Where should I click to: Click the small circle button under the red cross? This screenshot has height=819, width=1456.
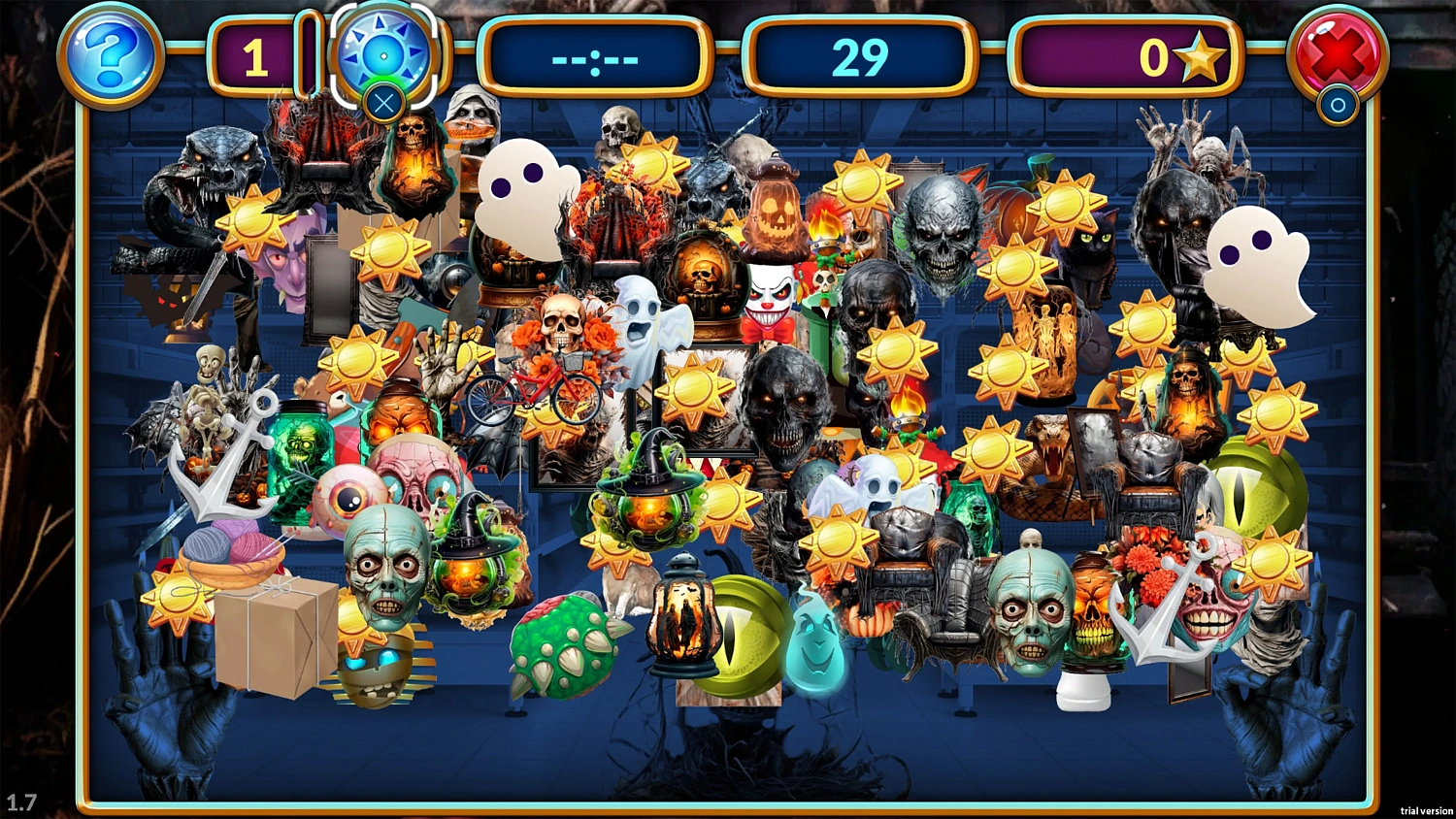click(x=1338, y=105)
